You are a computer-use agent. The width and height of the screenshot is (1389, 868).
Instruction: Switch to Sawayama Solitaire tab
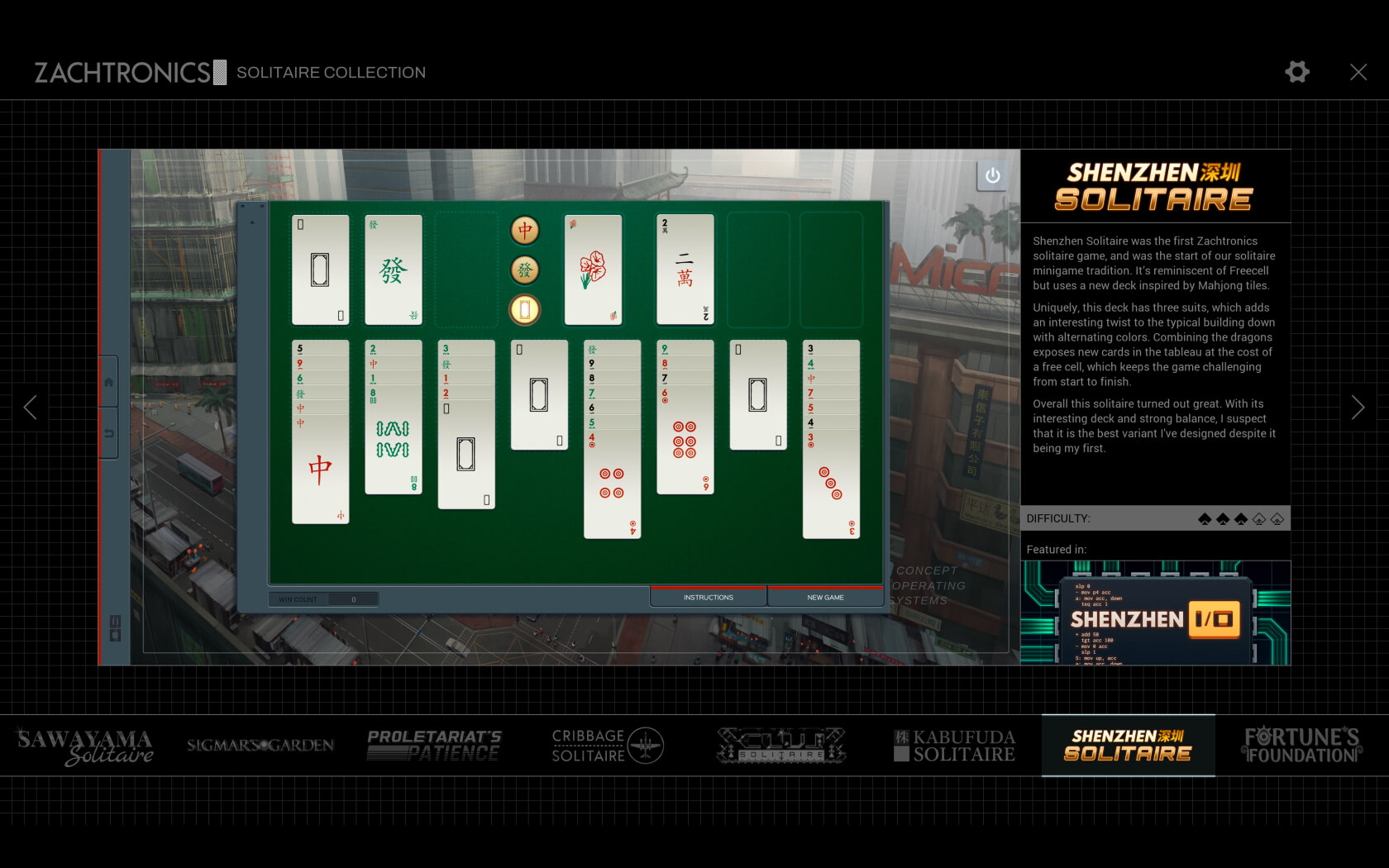86,746
